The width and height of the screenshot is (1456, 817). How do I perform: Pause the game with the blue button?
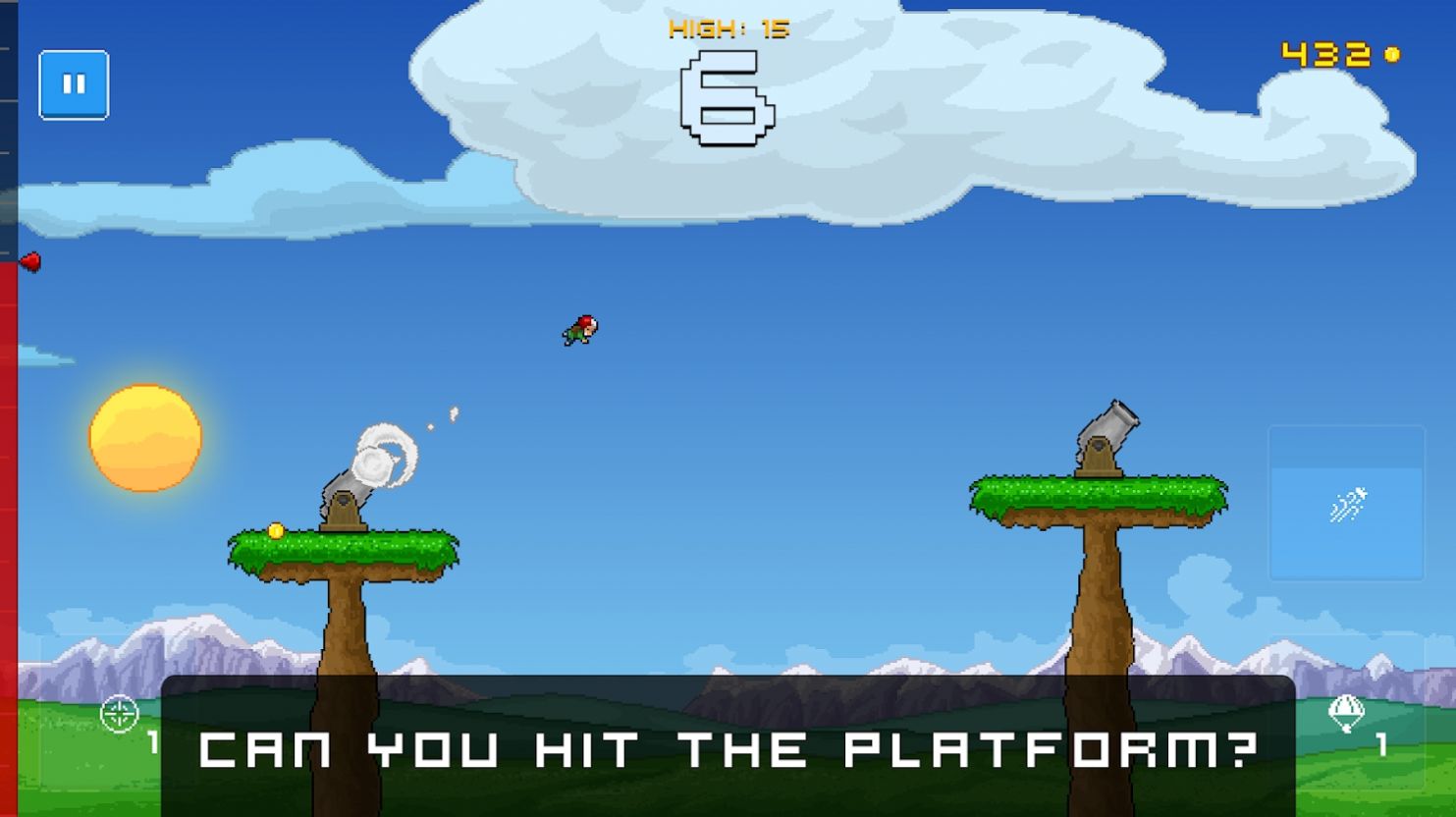[x=74, y=84]
